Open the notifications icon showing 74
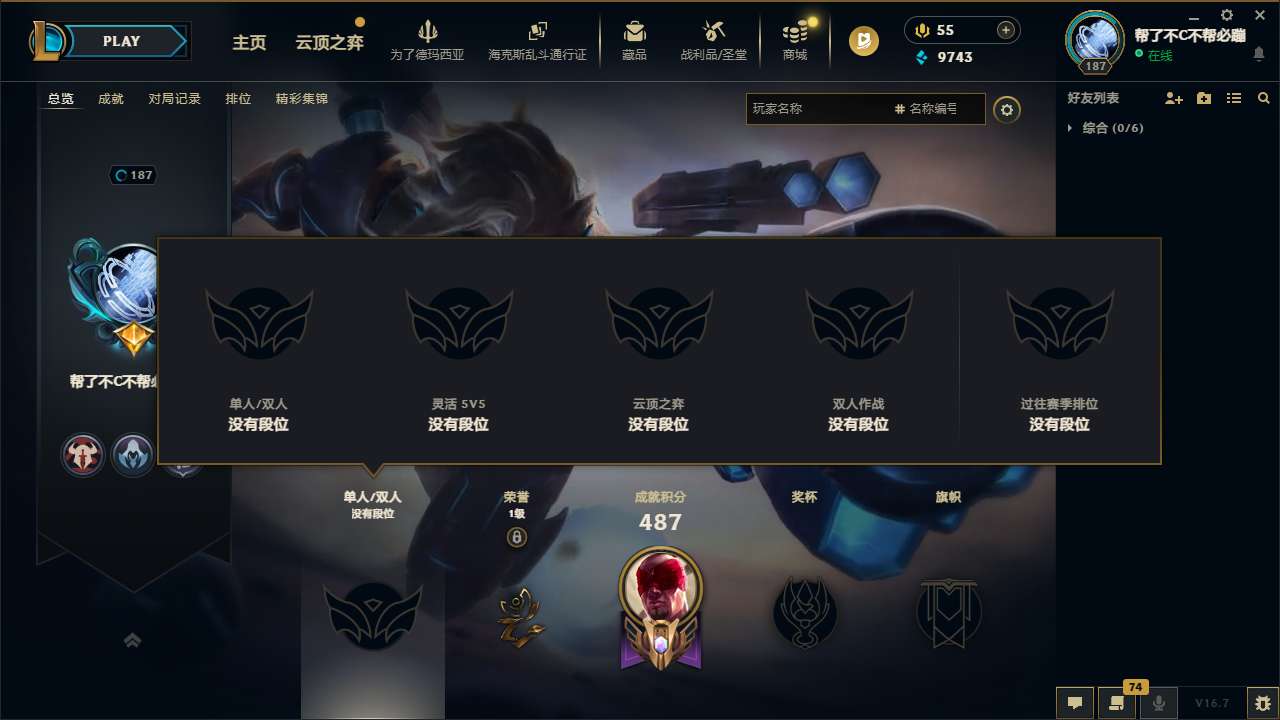 1117,703
